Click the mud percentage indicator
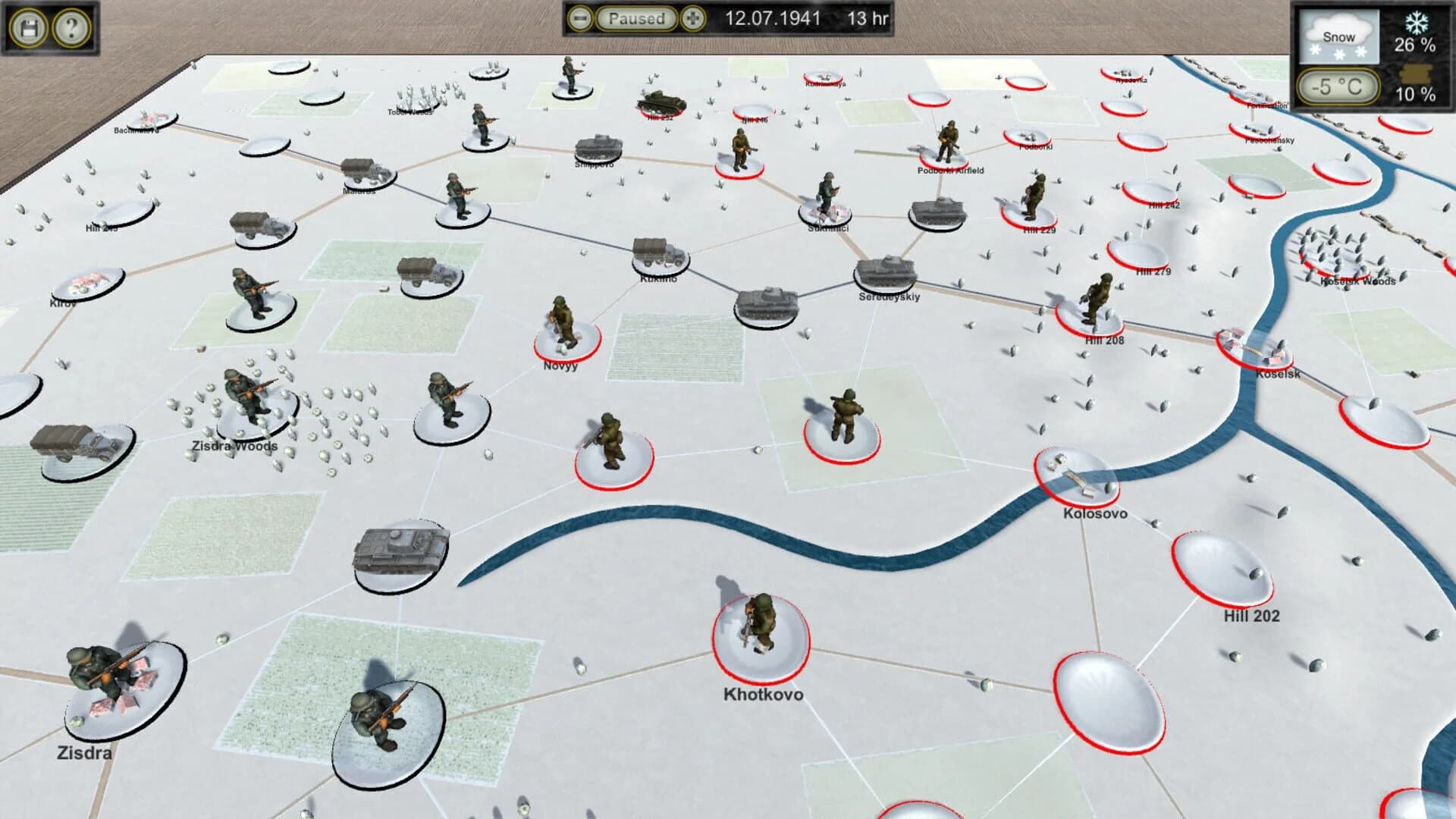 point(1415,80)
